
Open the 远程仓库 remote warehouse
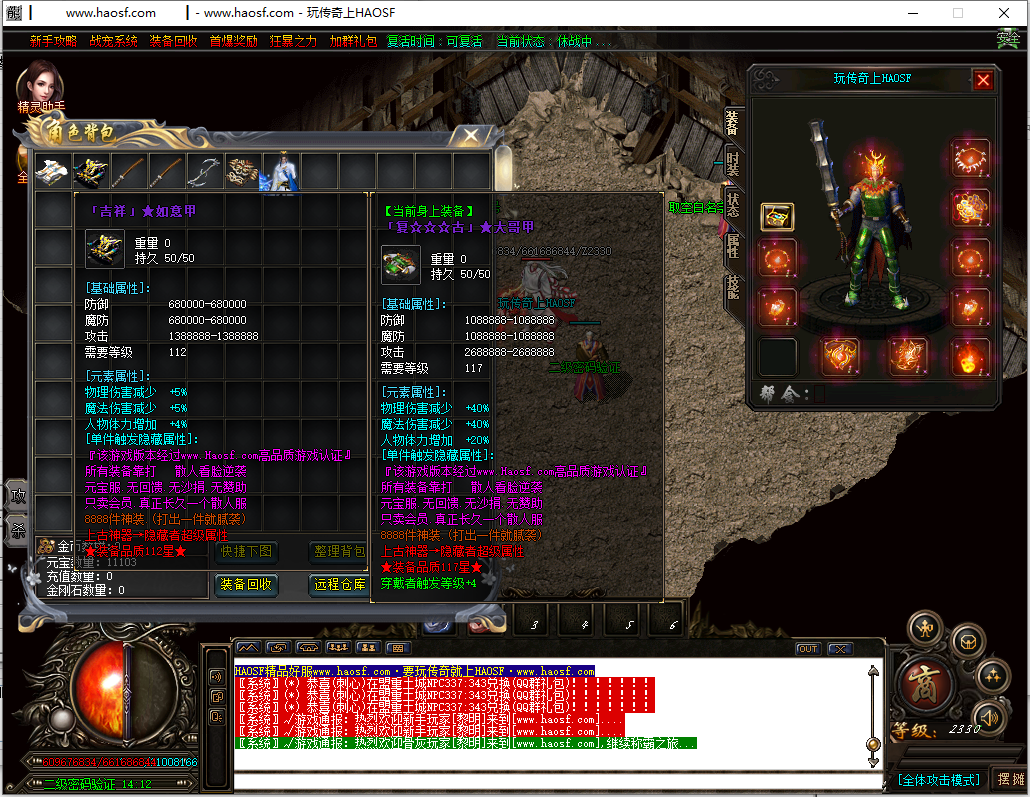340,584
